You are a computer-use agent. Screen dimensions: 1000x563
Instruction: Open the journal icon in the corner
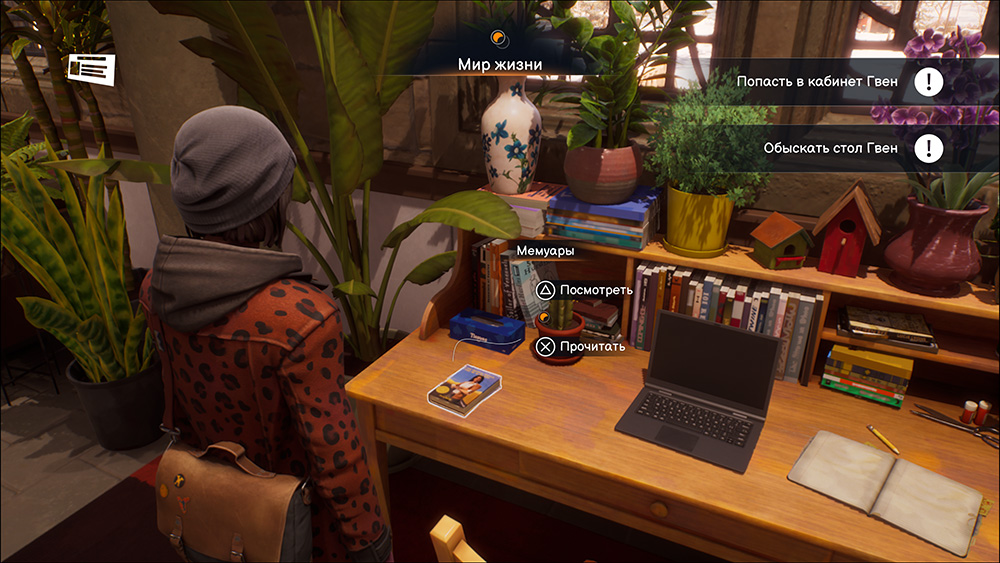(91, 68)
